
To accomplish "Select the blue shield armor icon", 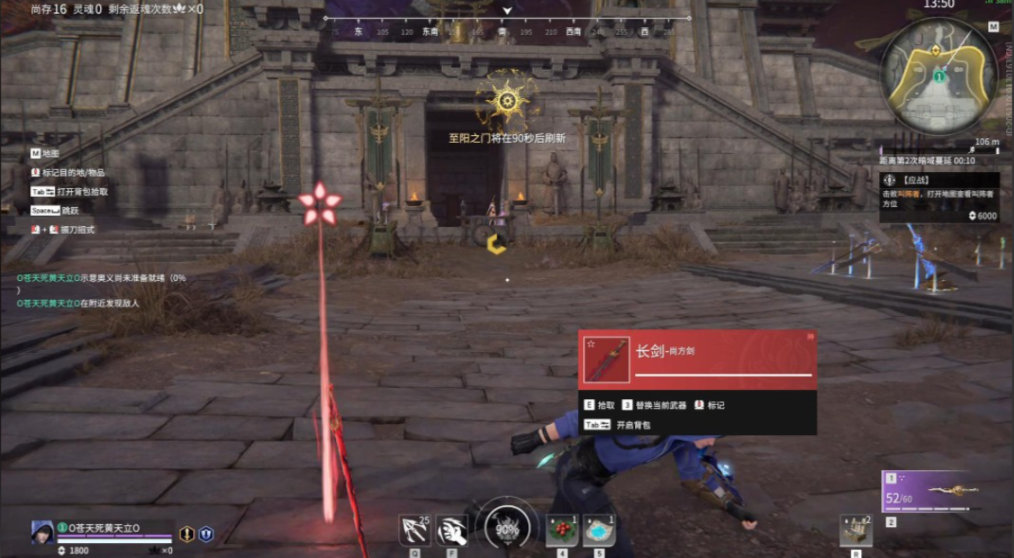I will (206, 535).
